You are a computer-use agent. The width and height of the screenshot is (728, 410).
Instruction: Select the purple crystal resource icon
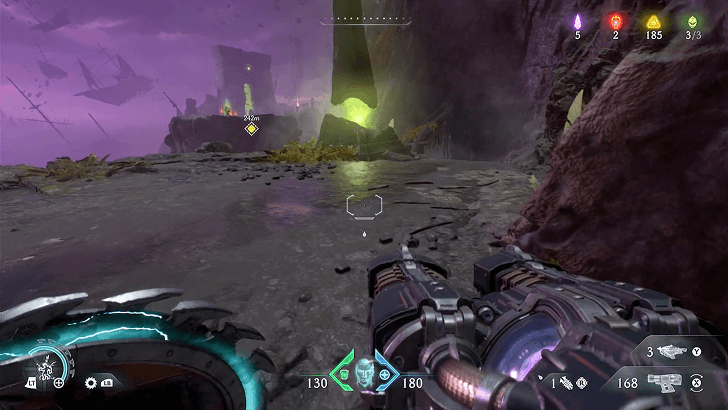coord(577,21)
